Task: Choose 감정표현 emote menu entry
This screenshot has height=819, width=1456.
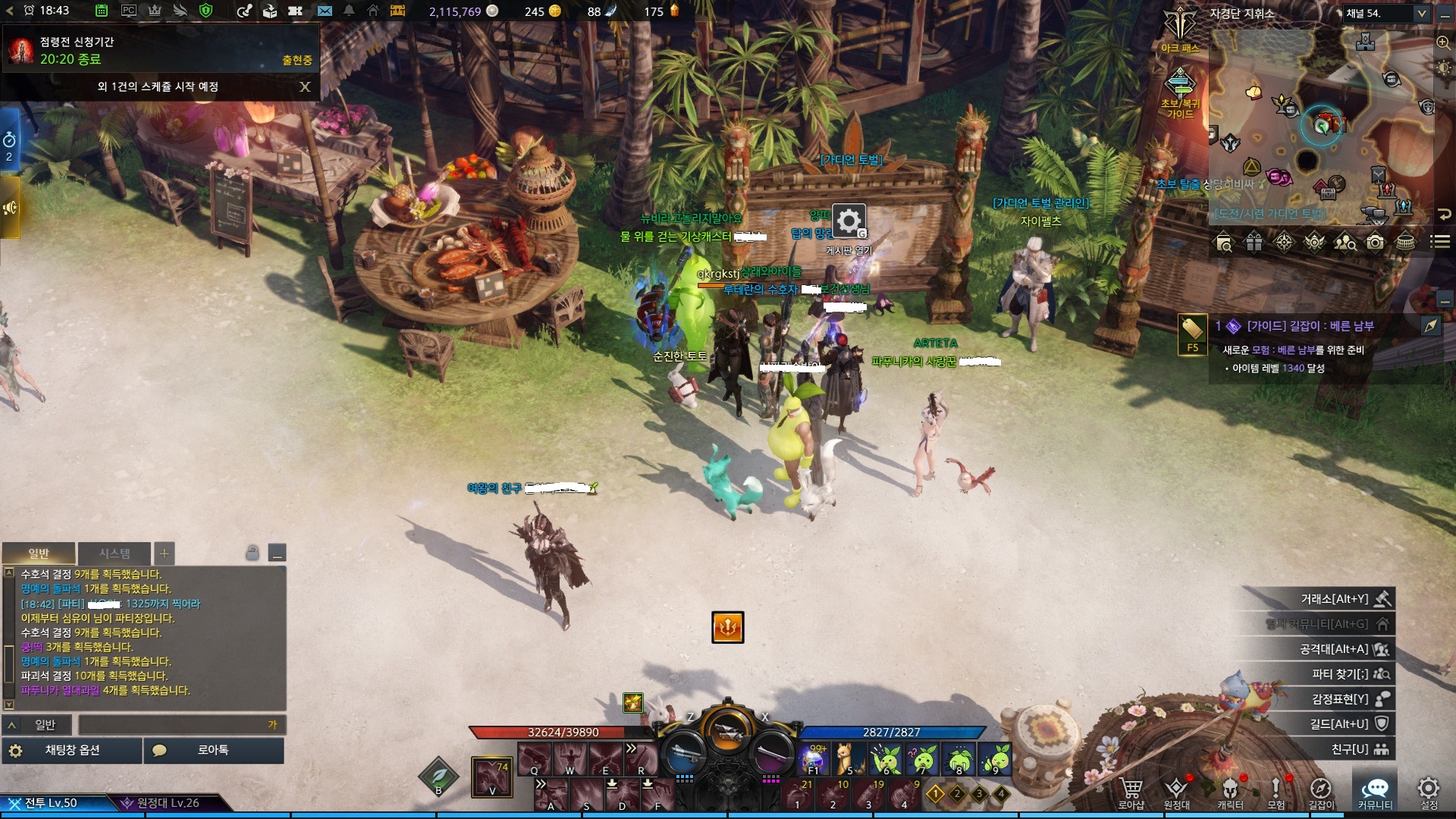Action: [1340, 699]
